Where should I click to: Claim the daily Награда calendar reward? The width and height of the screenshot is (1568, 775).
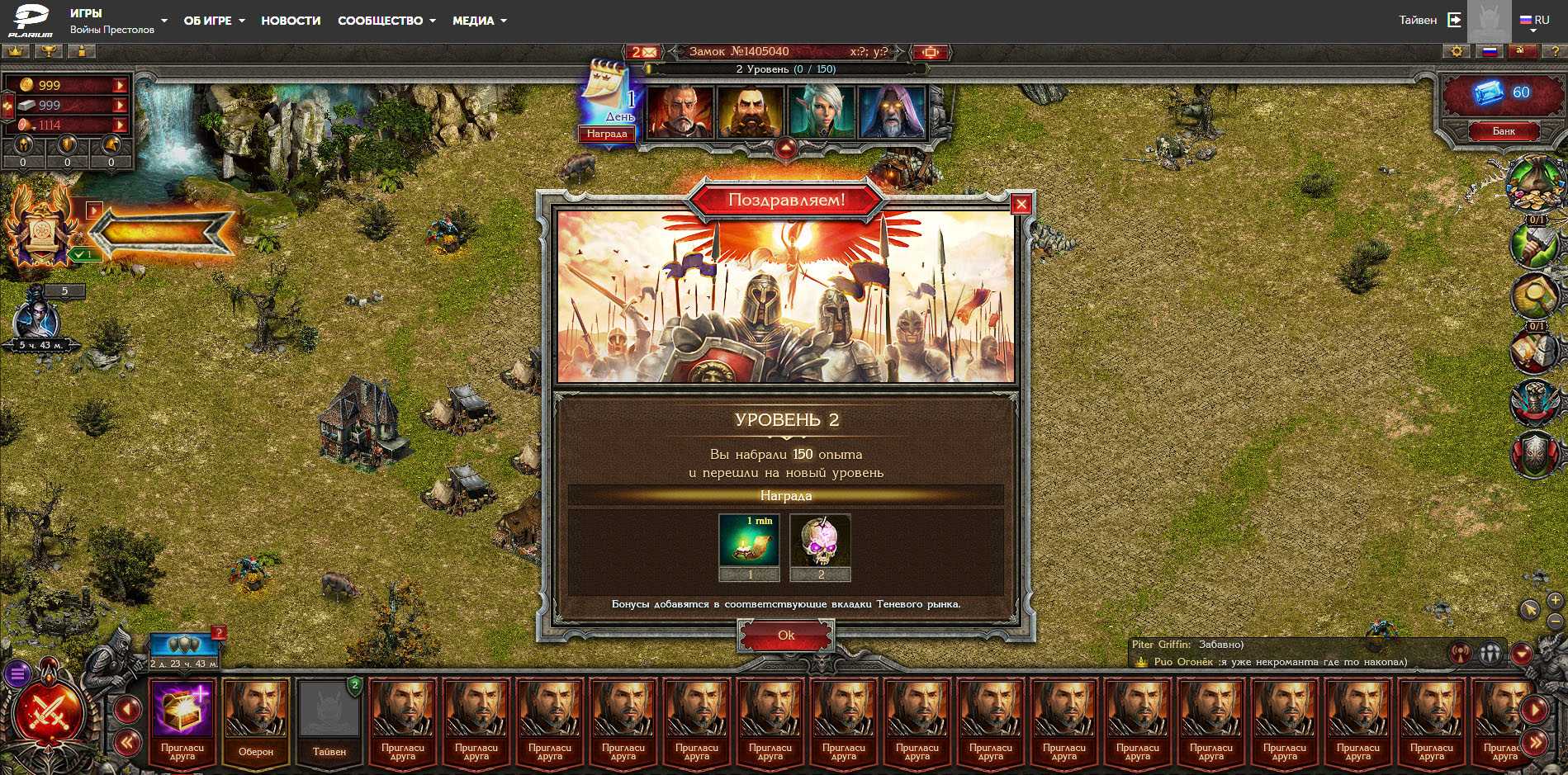pyautogui.click(x=607, y=134)
